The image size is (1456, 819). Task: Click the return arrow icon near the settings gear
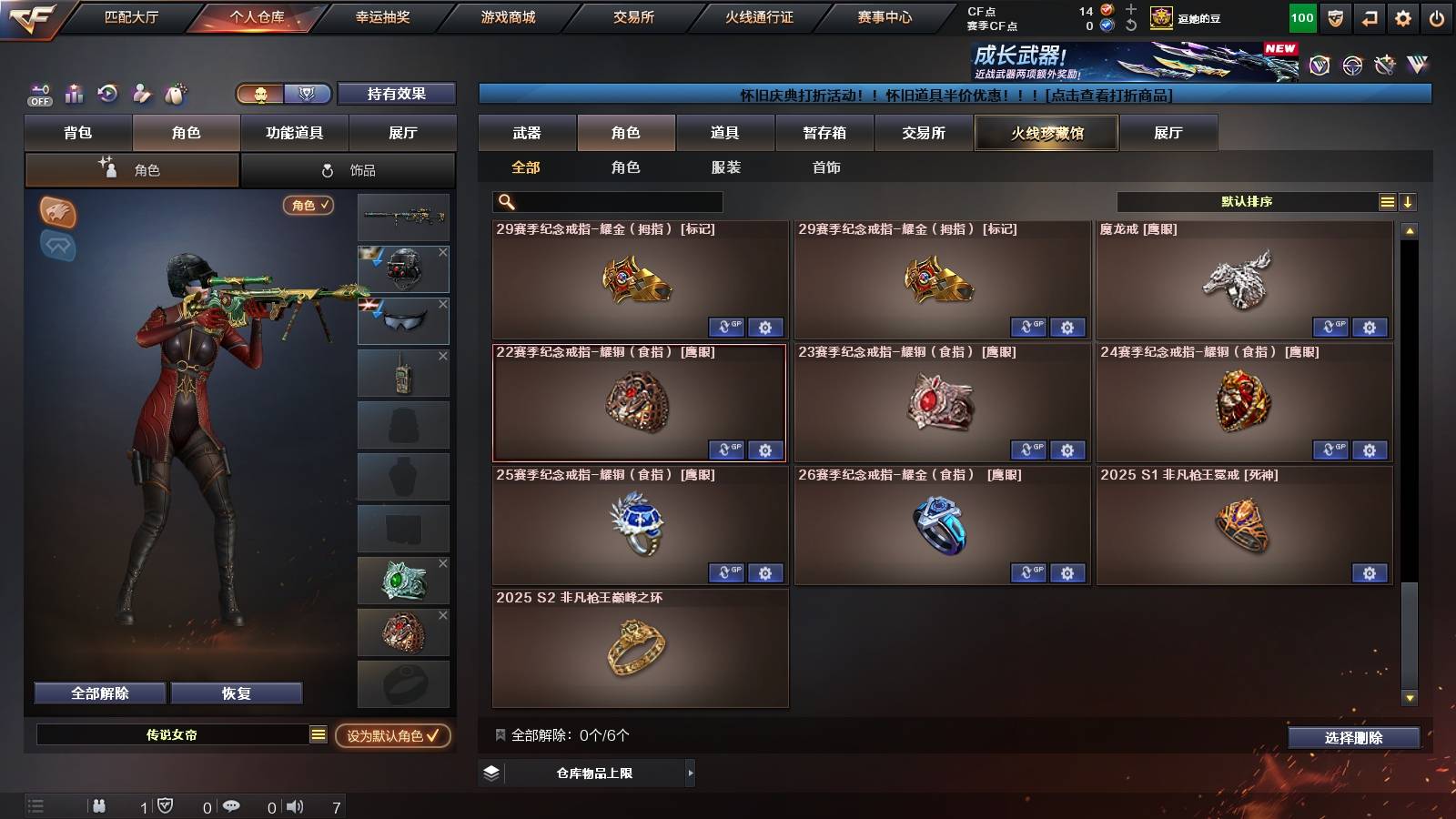(1370, 16)
